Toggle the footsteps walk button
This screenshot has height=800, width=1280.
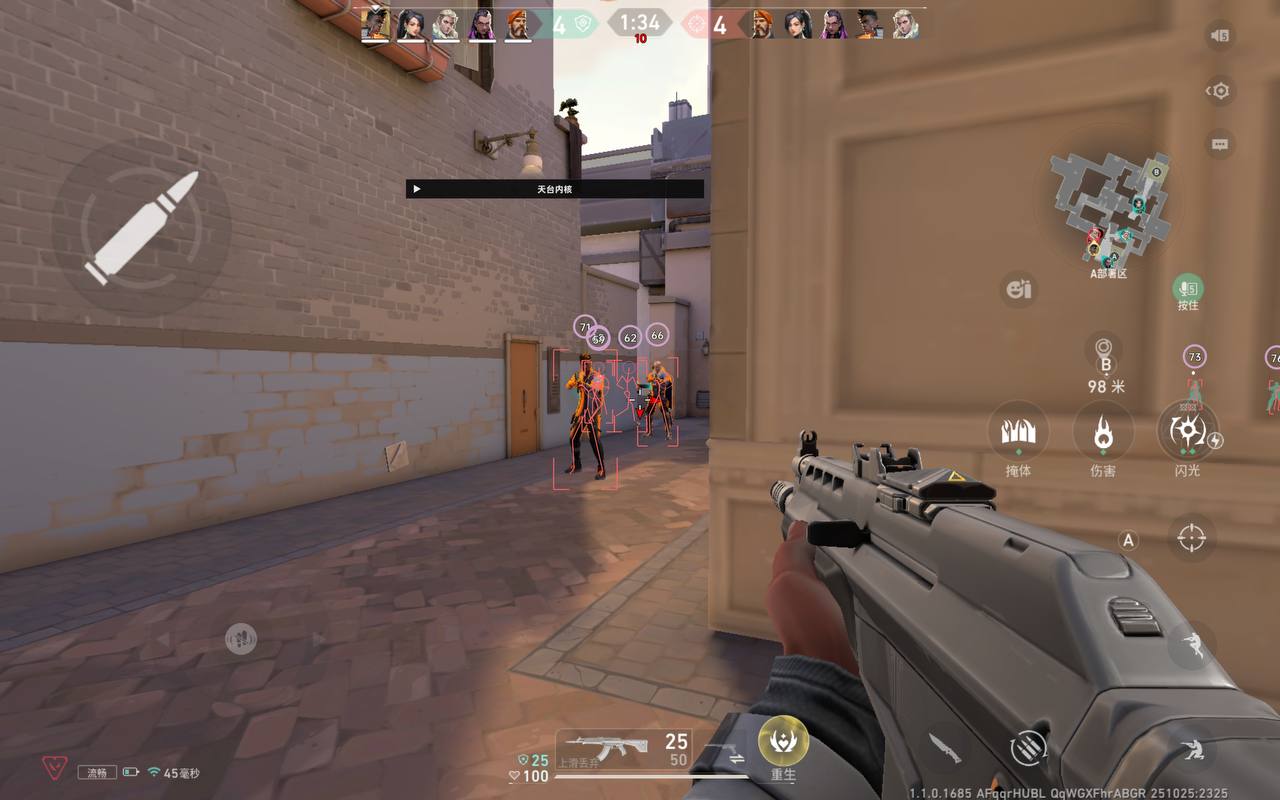tap(240, 638)
